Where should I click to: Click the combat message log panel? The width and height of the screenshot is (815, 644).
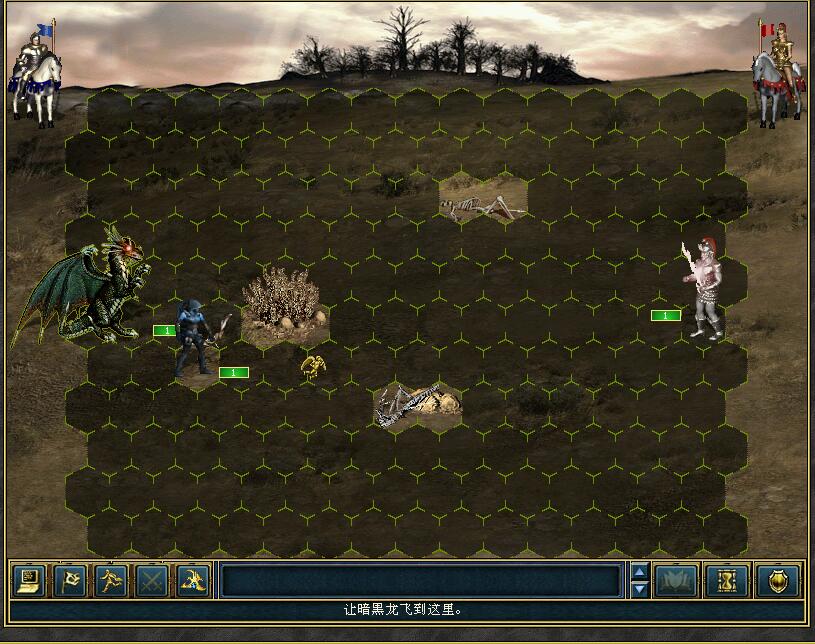420,581
